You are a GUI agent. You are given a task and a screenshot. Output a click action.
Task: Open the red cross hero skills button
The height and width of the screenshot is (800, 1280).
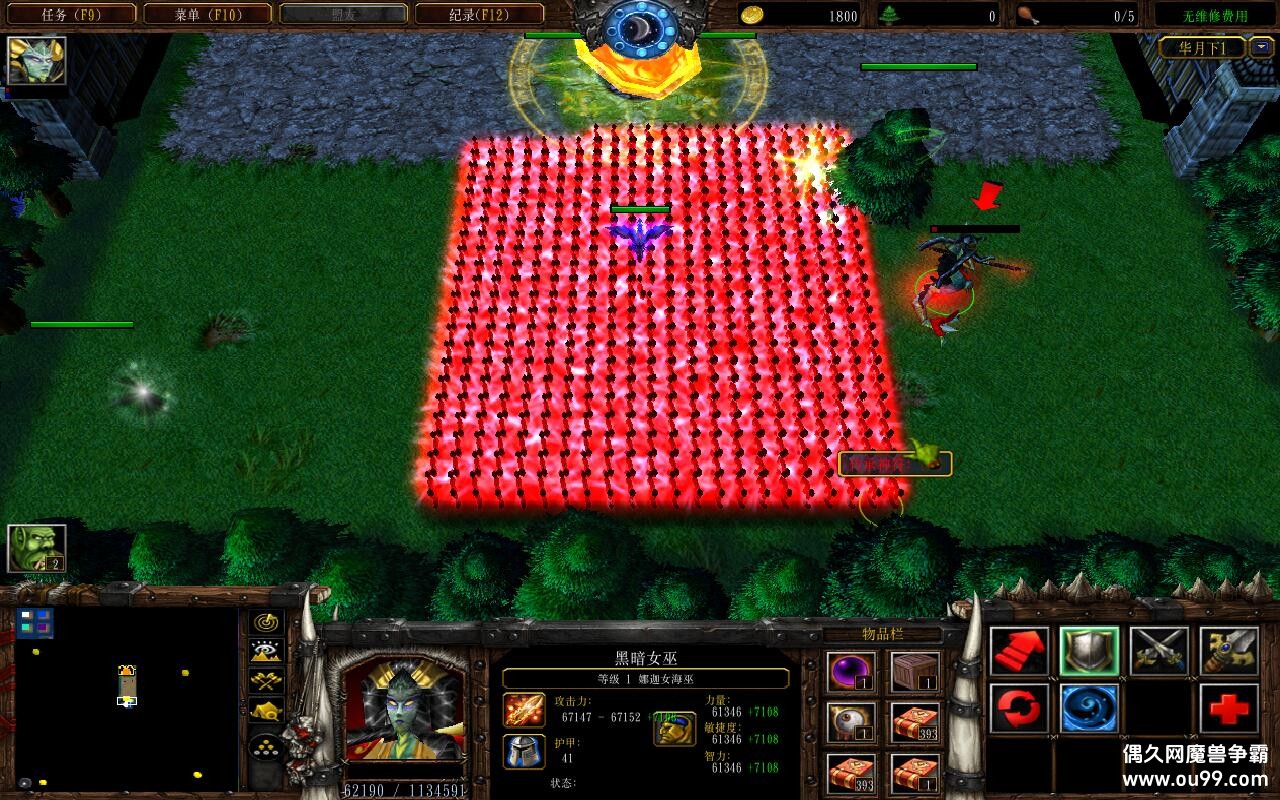pos(1229,709)
